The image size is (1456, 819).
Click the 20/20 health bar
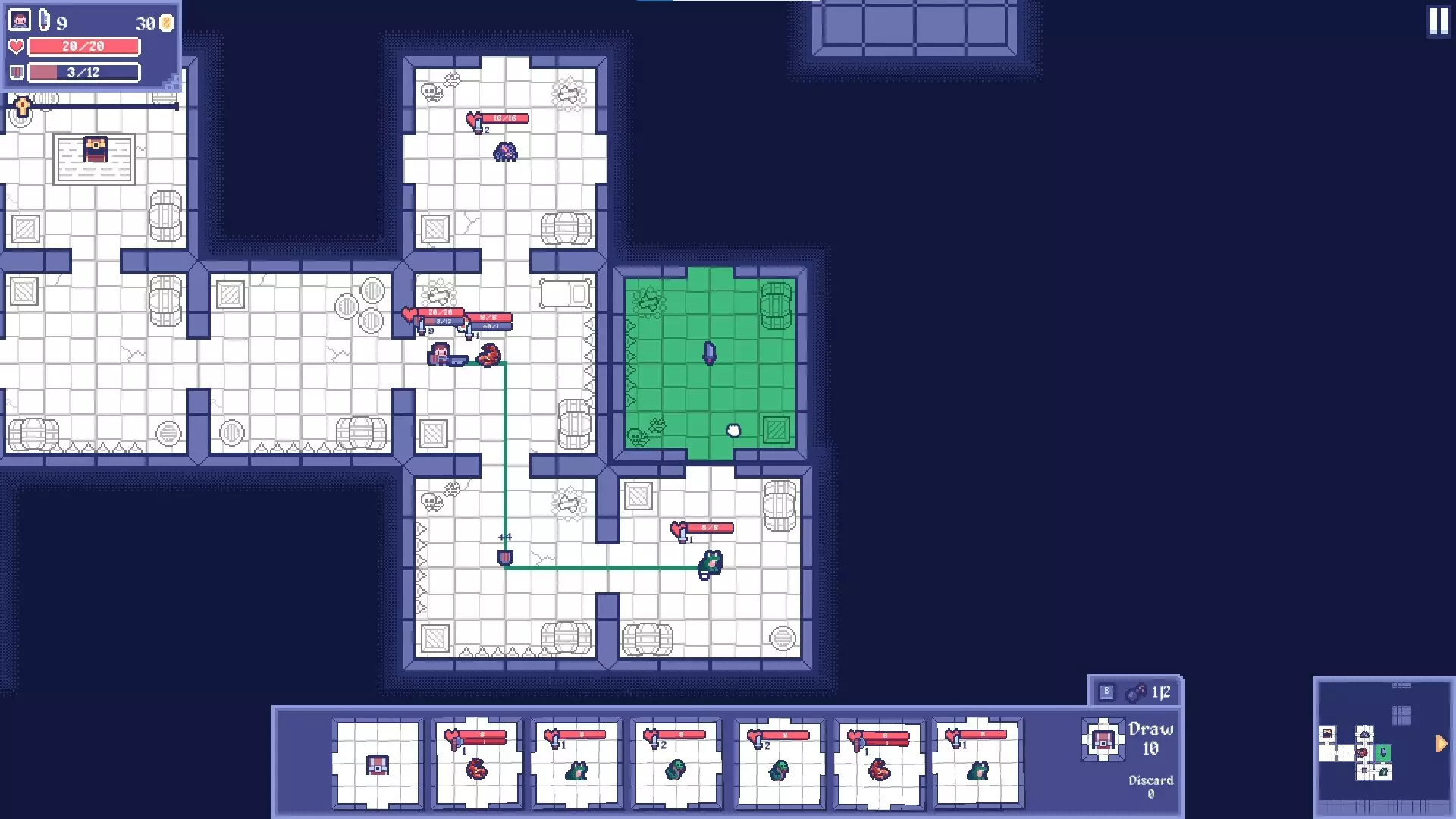[x=83, y=47]
